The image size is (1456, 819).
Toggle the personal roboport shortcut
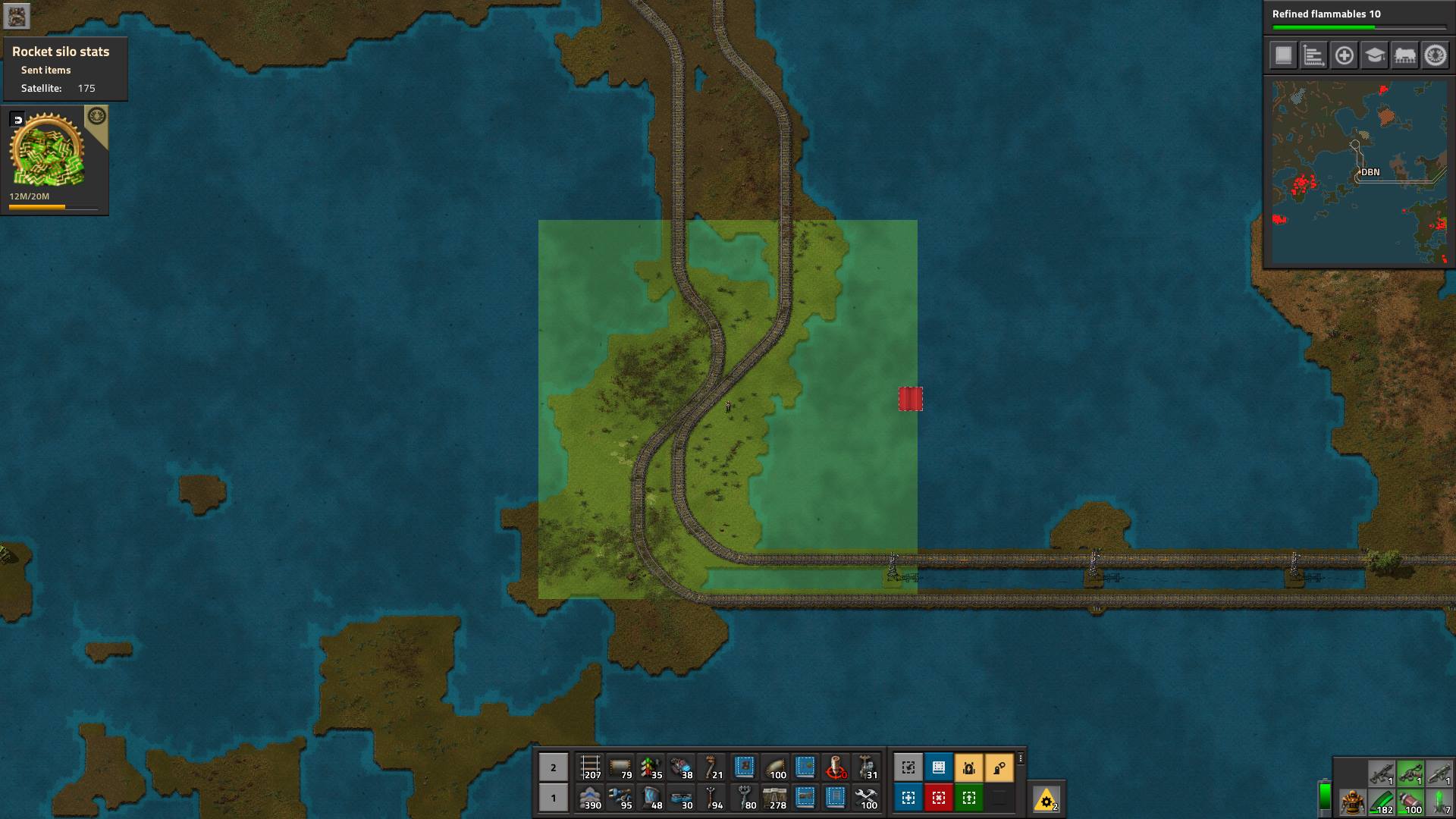tap(969, 767)
